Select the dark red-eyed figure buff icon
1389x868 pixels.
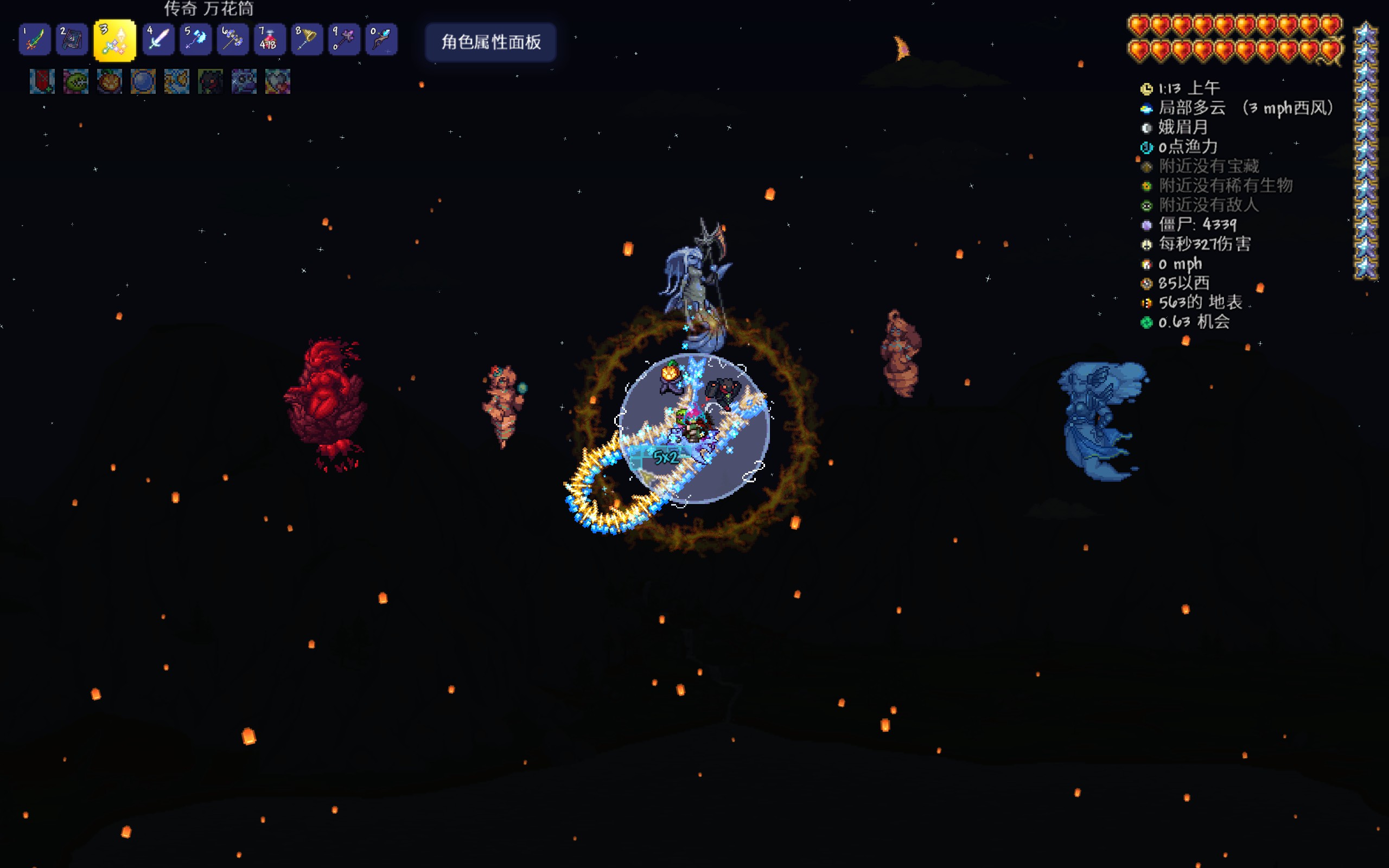tap(210, 81)
